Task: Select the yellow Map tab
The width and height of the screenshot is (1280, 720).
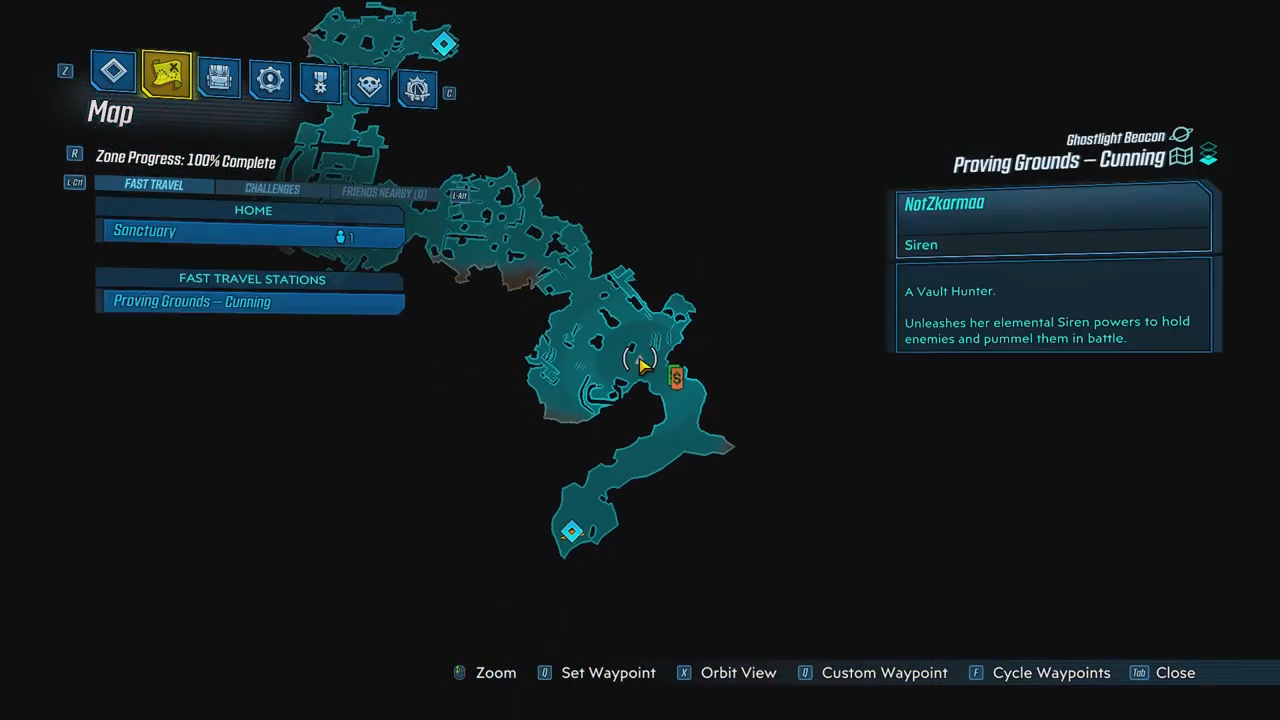Action: pos(166,74)
